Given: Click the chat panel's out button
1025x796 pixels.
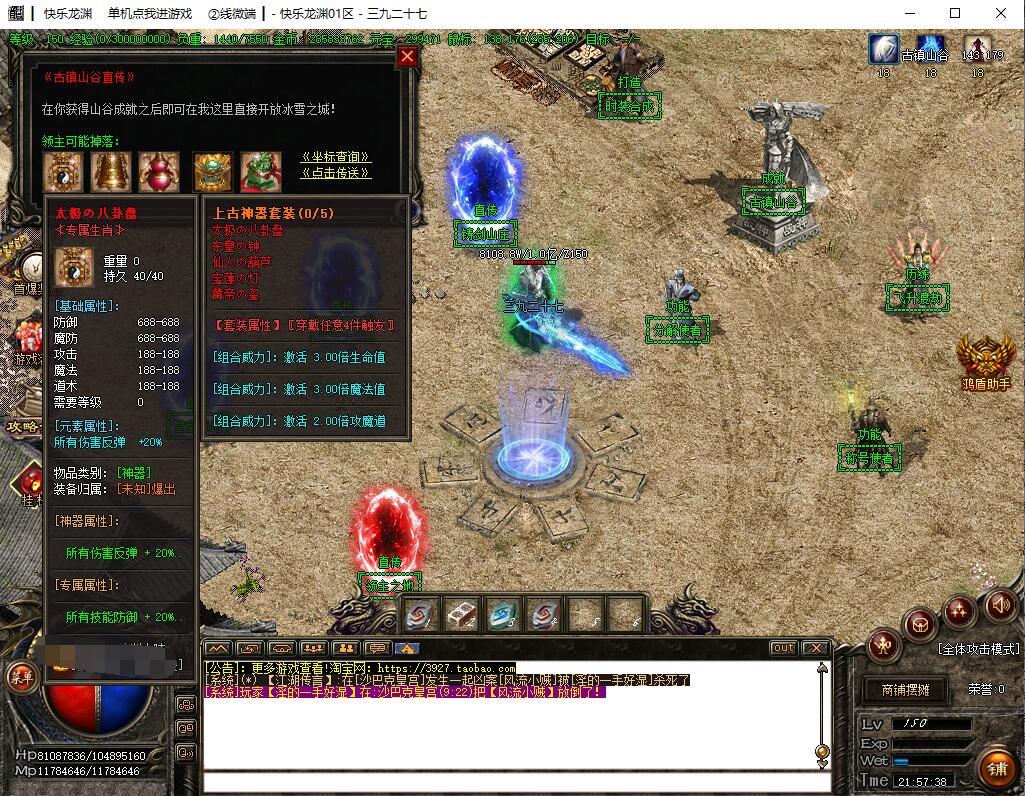Looking at the screenshot, I should [x=783, y=648].
